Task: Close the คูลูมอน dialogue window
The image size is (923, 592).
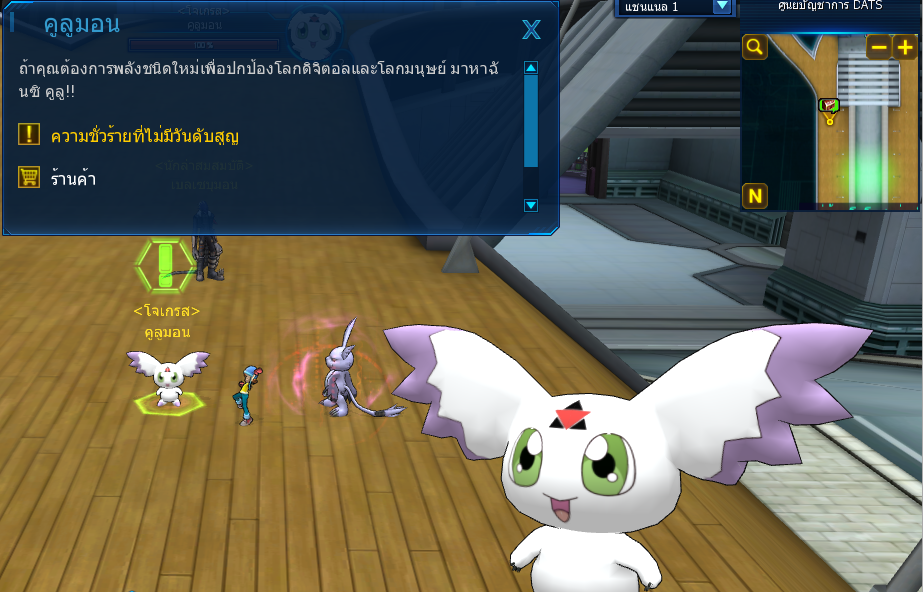Action: 531,30
